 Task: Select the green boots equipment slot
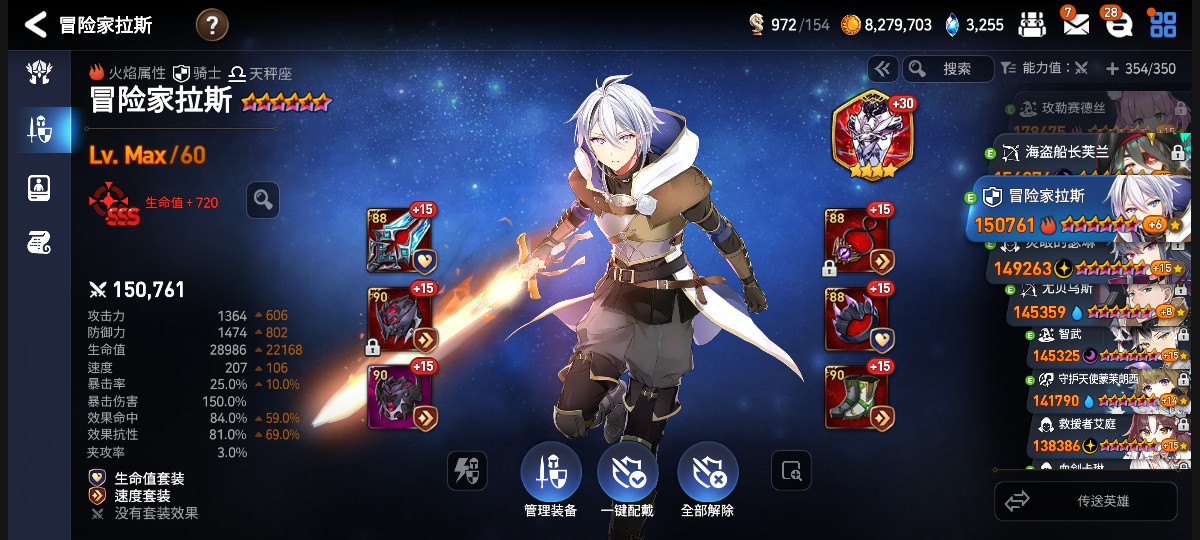coord(855,398)
